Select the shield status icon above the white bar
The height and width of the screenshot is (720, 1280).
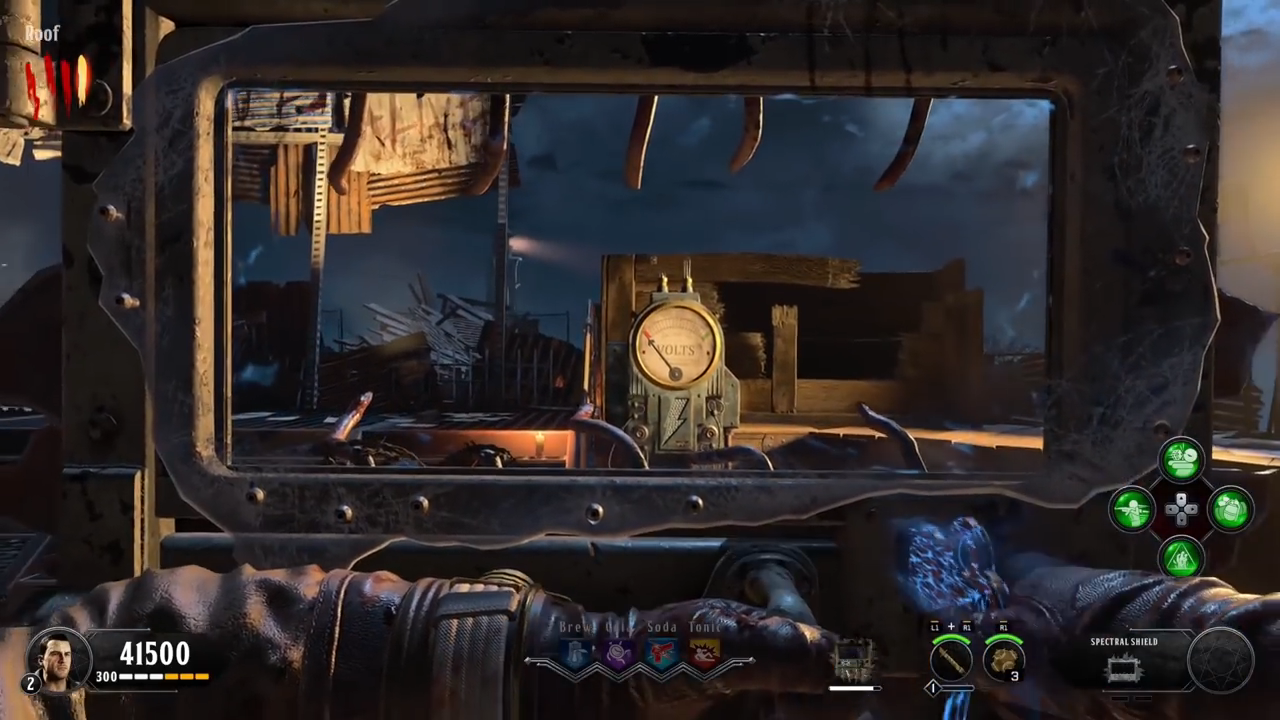pyautogui.click(x=854, y=660)
